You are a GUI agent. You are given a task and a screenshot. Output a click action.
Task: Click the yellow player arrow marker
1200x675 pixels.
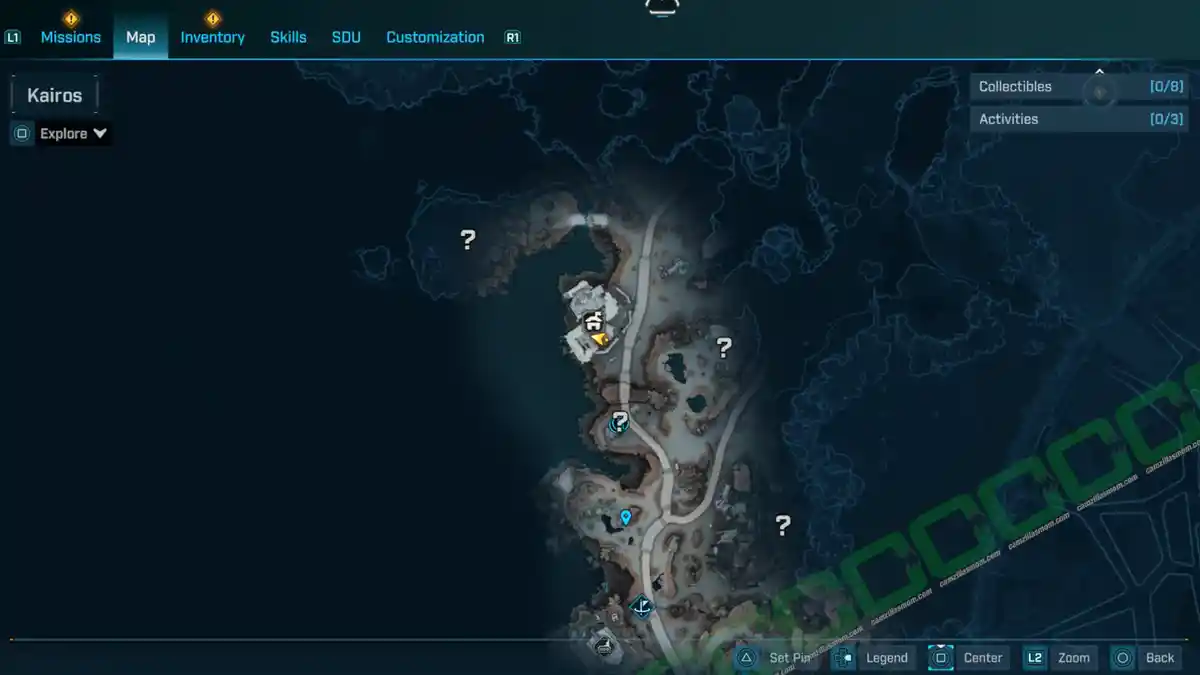[600, 340]
